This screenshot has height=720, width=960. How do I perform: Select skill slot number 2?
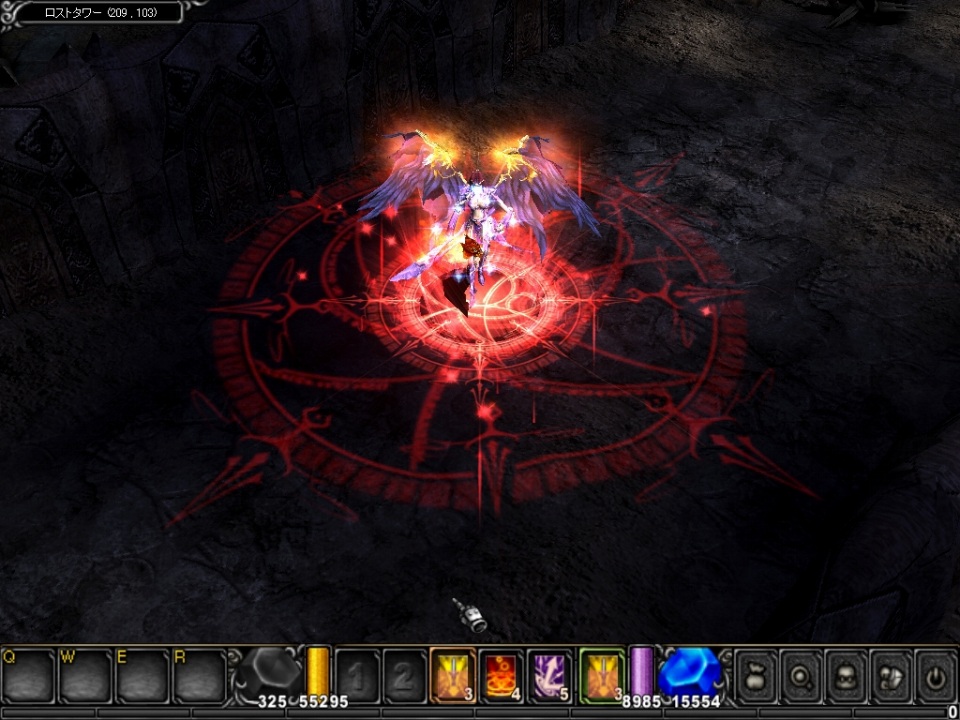point(404,674)
